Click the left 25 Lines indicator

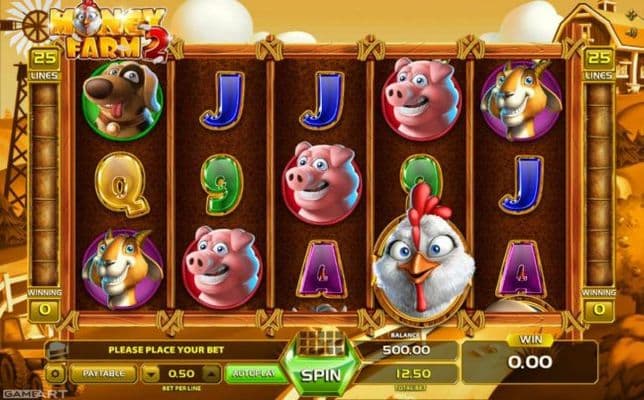(x=44, y=61)
